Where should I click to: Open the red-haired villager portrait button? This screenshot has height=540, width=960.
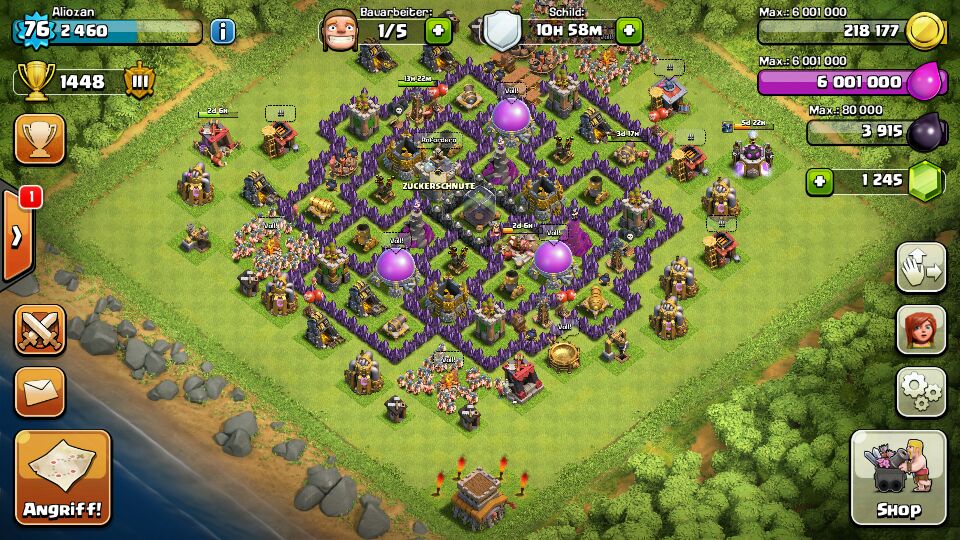coord(921,329)
